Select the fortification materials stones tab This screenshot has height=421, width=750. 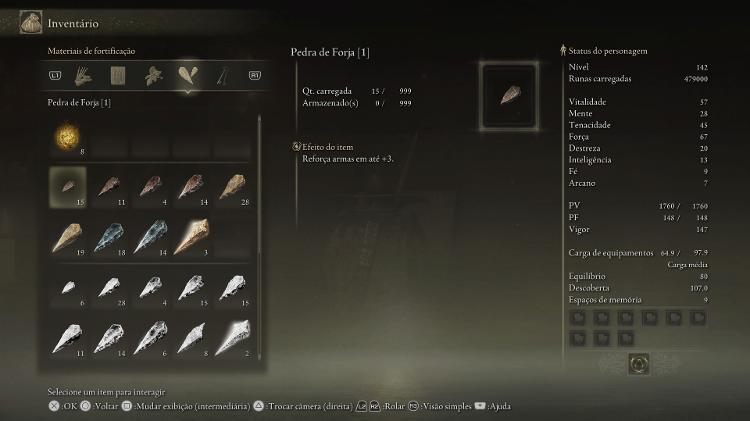[x=187, y=75]
